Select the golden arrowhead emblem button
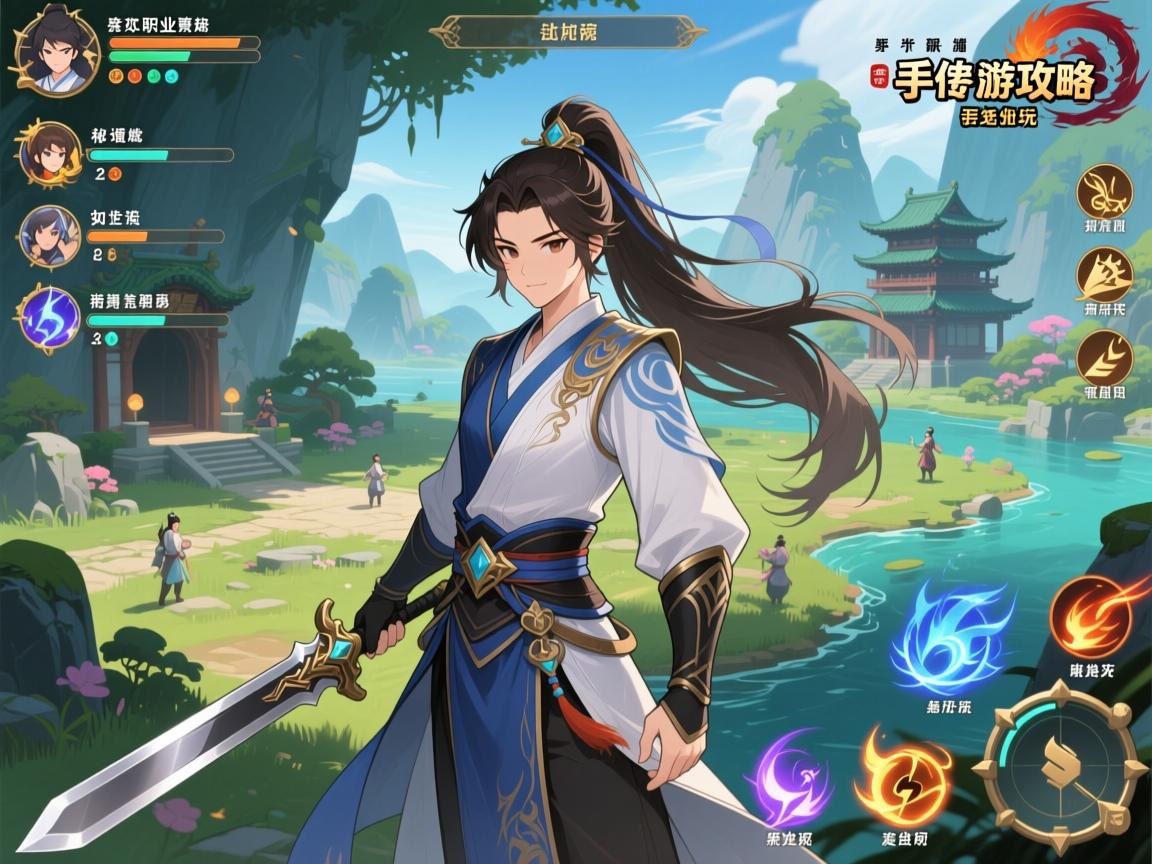The width and height of the screenshot is (1152, 864). (x=1104, y=274)
